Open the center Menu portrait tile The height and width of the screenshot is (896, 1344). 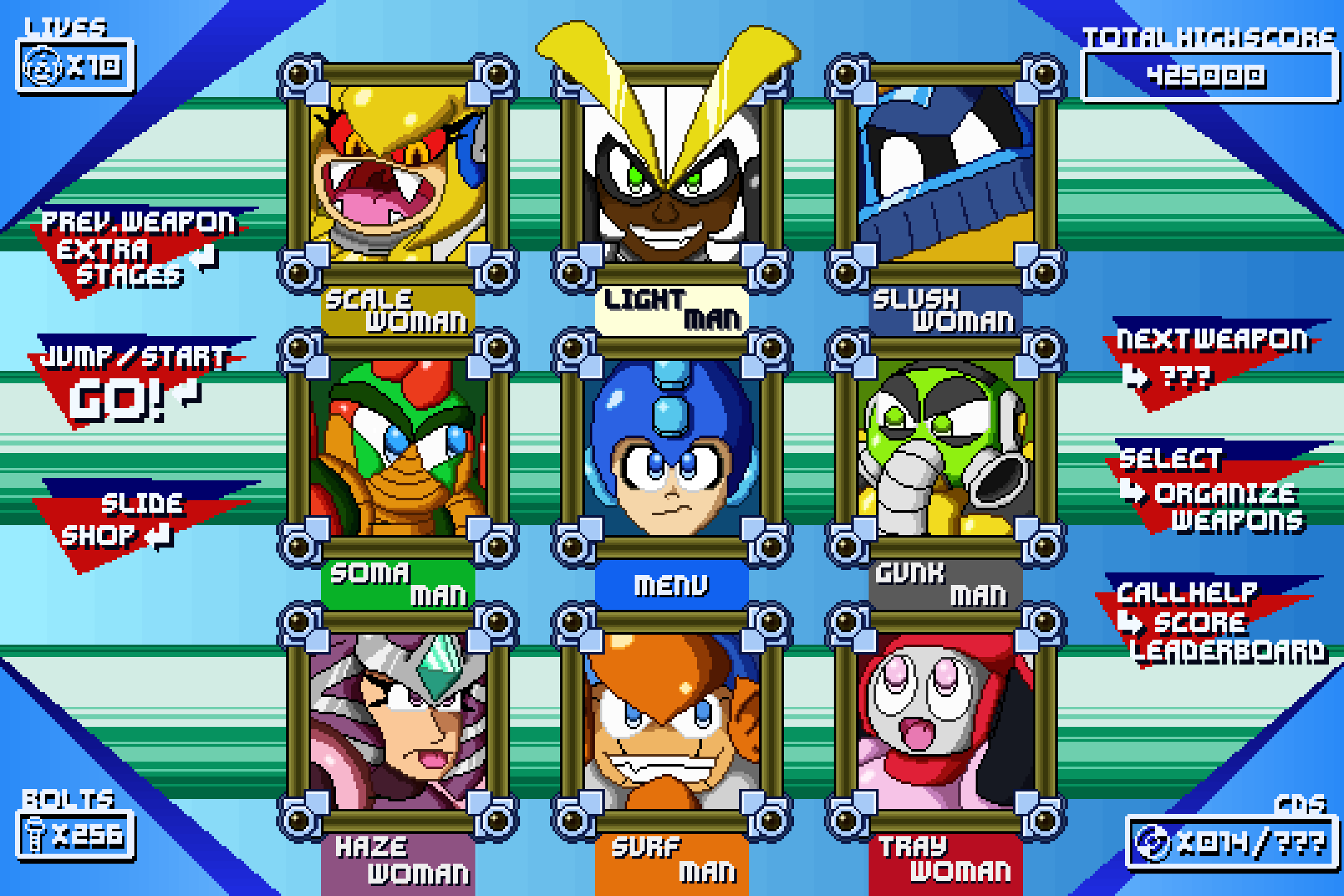[x=671, y=447]
